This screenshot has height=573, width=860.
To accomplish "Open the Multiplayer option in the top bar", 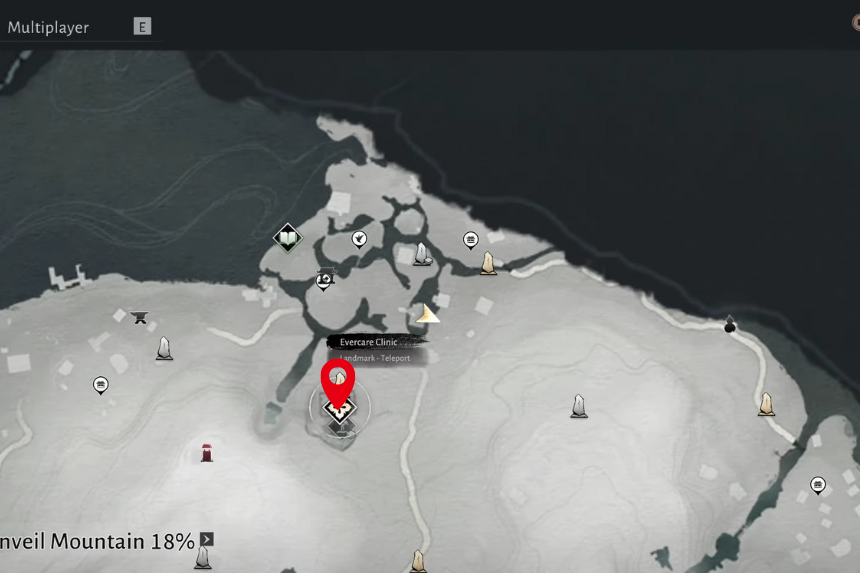I will (x=48, y=27).
